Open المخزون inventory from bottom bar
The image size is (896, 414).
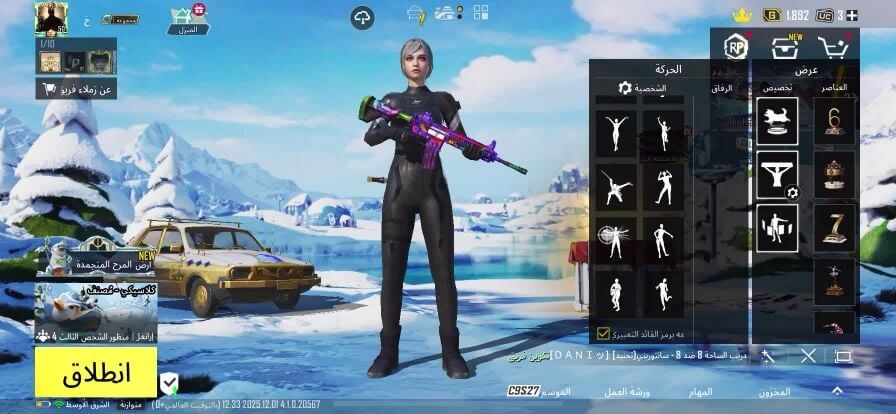click(x=774, y=391)
